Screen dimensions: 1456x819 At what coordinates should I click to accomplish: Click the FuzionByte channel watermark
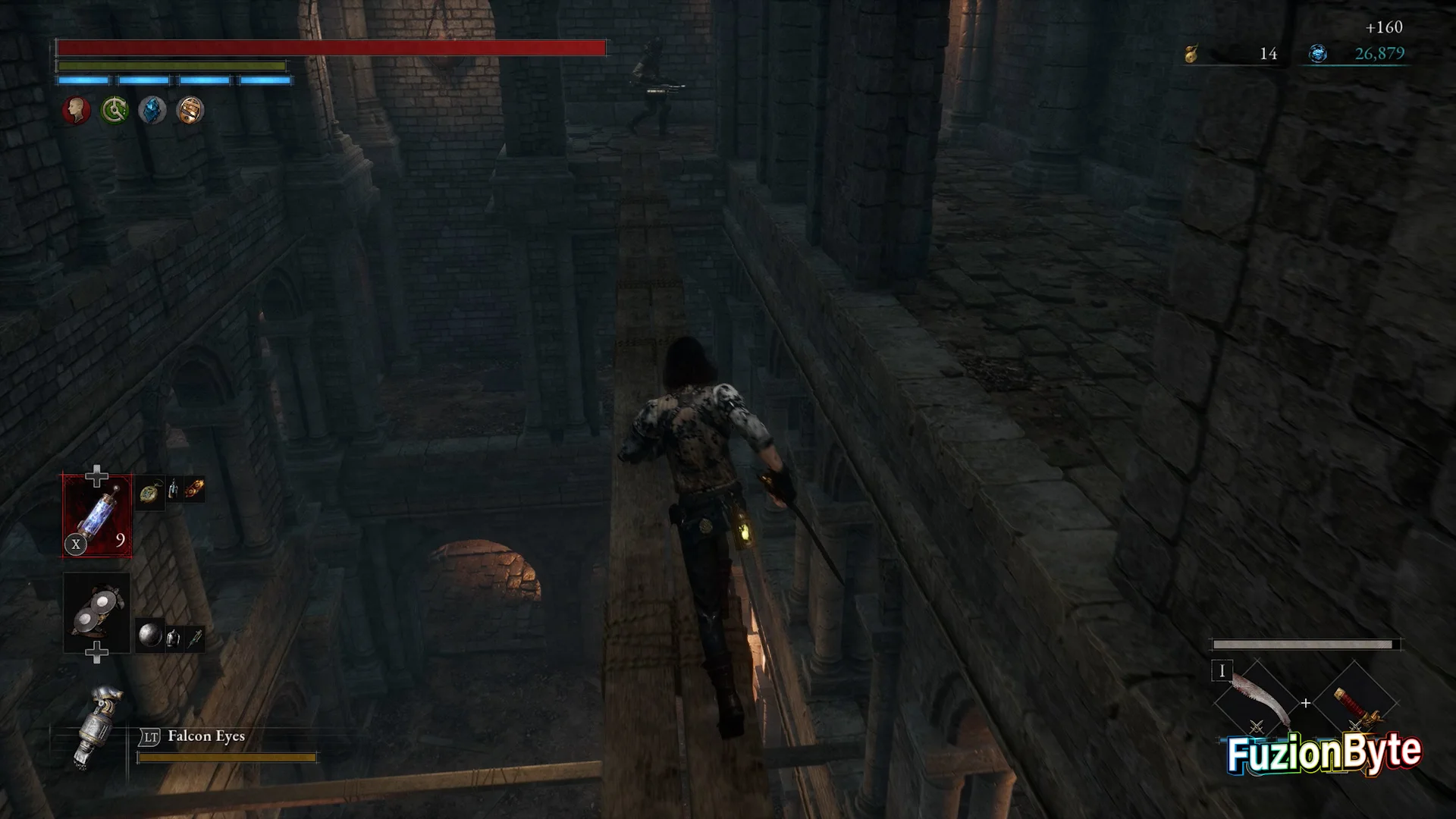[x=1323, y=753]
